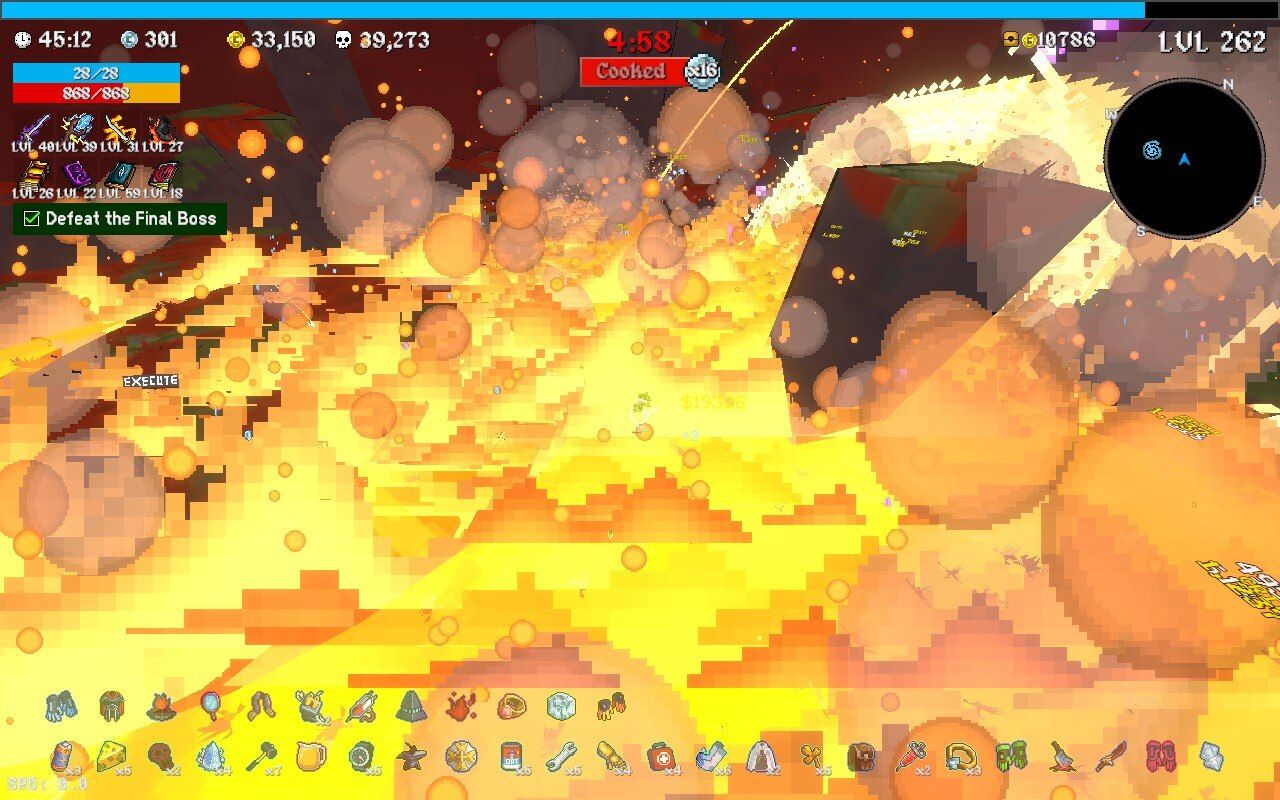Select the wrench item marked x5
1280x800 pixels.
[561, 755]
